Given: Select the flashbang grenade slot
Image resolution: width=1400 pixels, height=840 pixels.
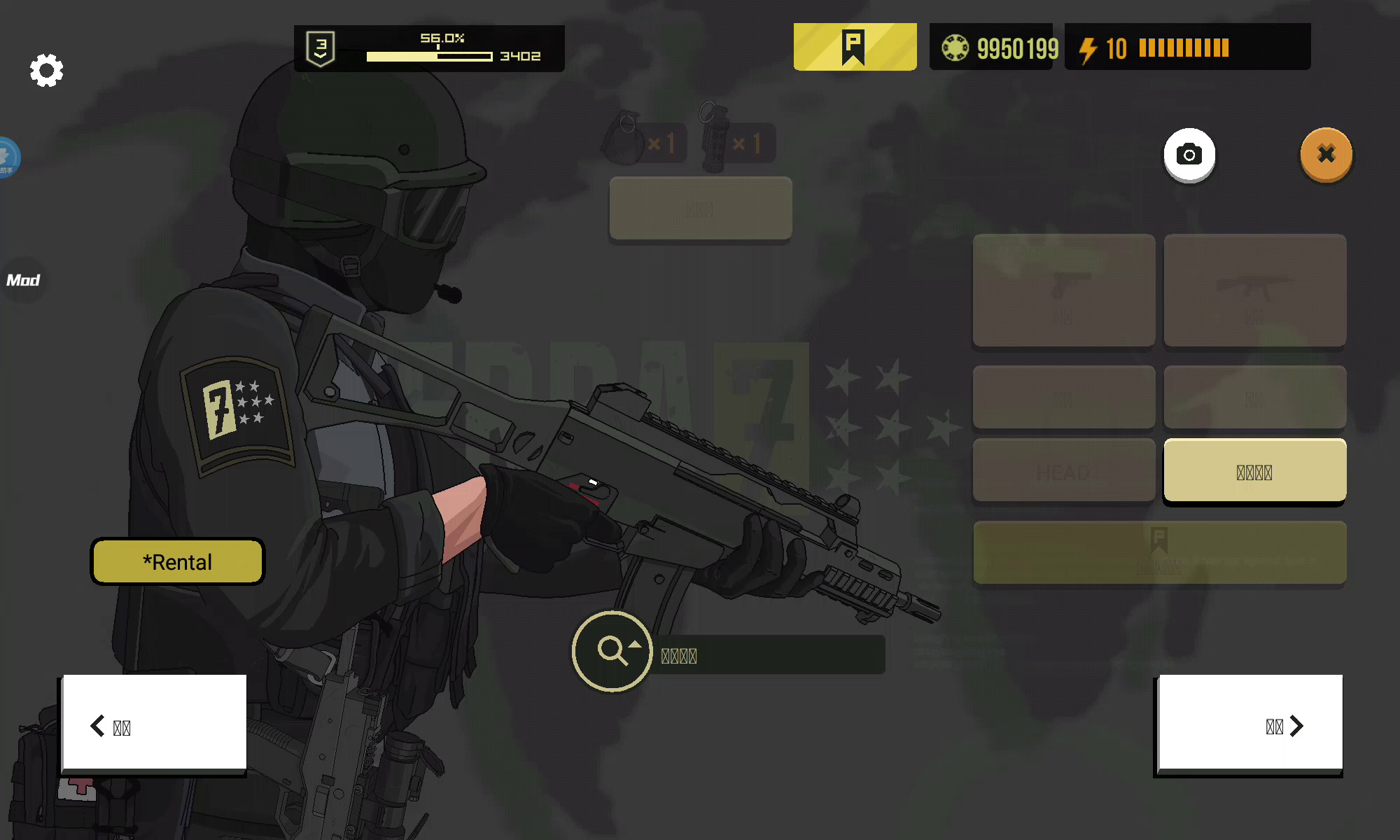Looking at the screenshot, I should pyautogui.click(x=736, y=140).
